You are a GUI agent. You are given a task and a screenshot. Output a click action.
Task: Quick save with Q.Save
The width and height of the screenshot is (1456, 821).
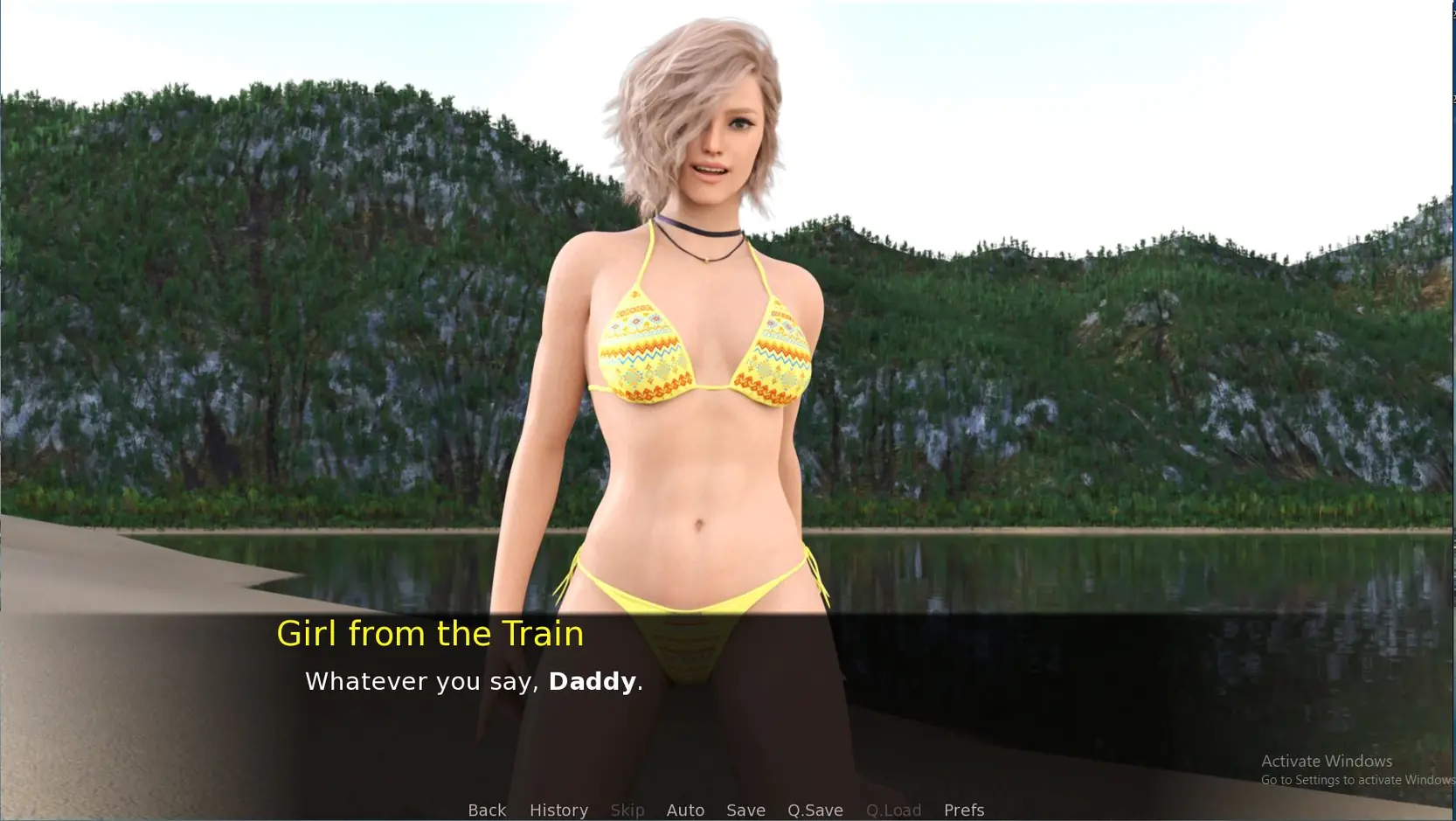(x=815, y=810)
